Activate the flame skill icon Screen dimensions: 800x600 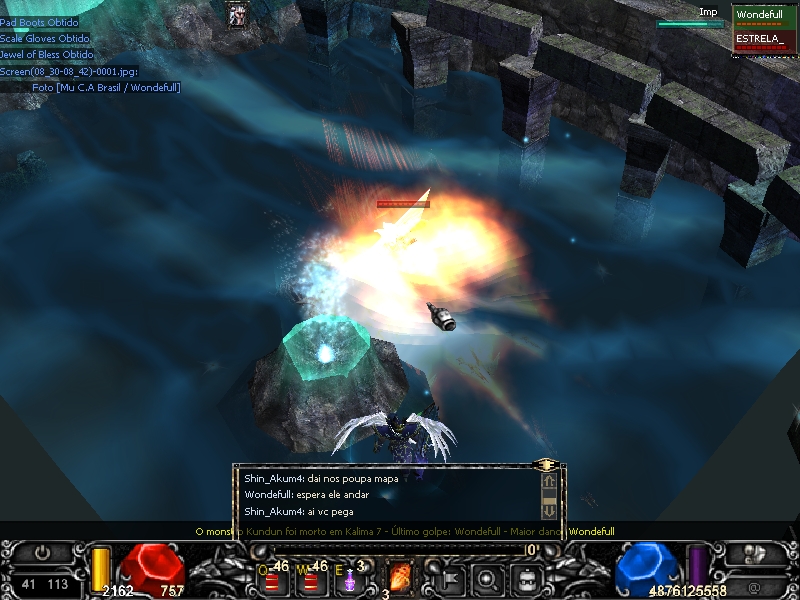400,578
